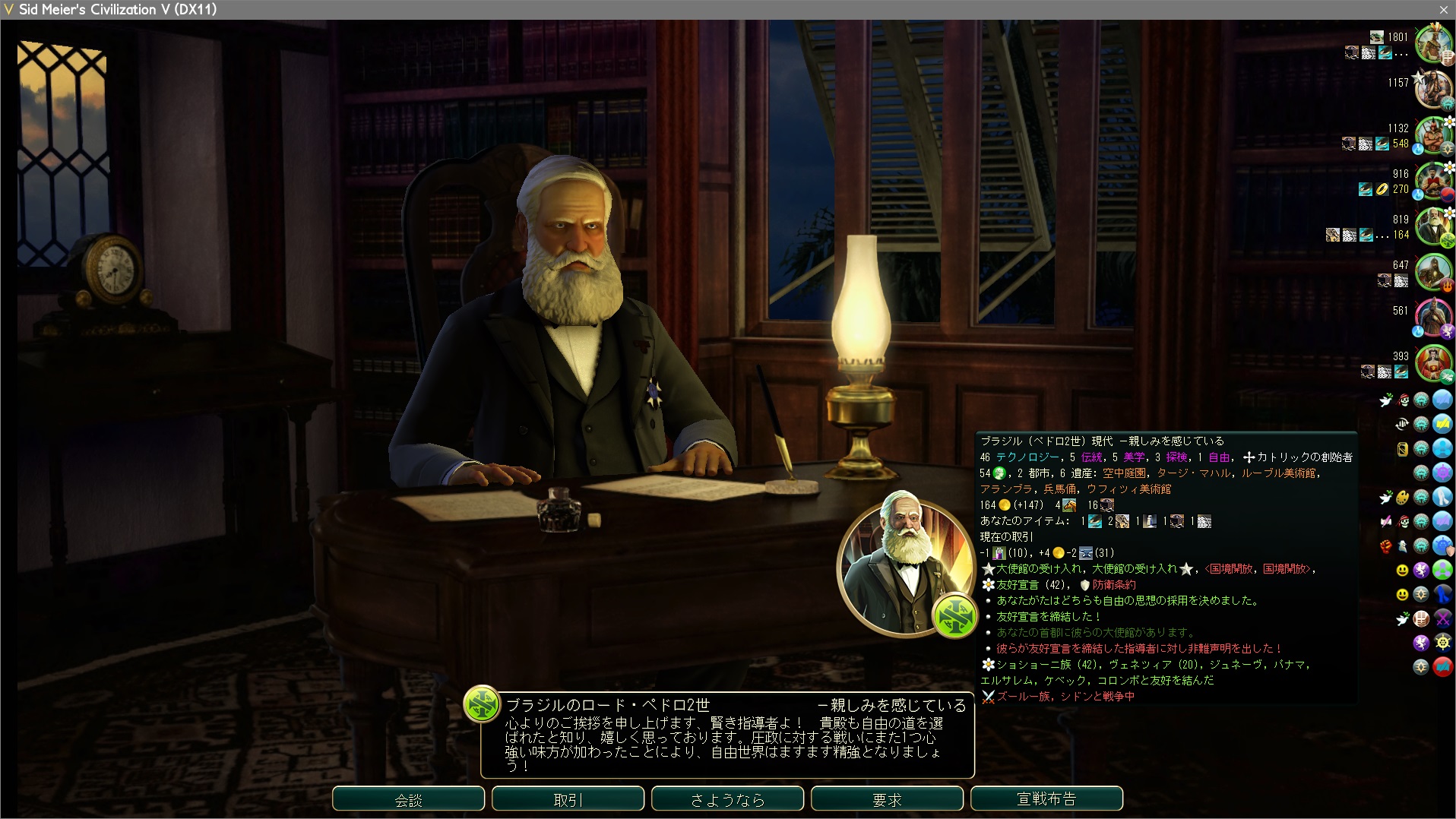Select the leader portrait with score 1801
Image resolution: width=1456 pixels, height=819 pixels.
pyautogui.click(x=1432, y=43)
